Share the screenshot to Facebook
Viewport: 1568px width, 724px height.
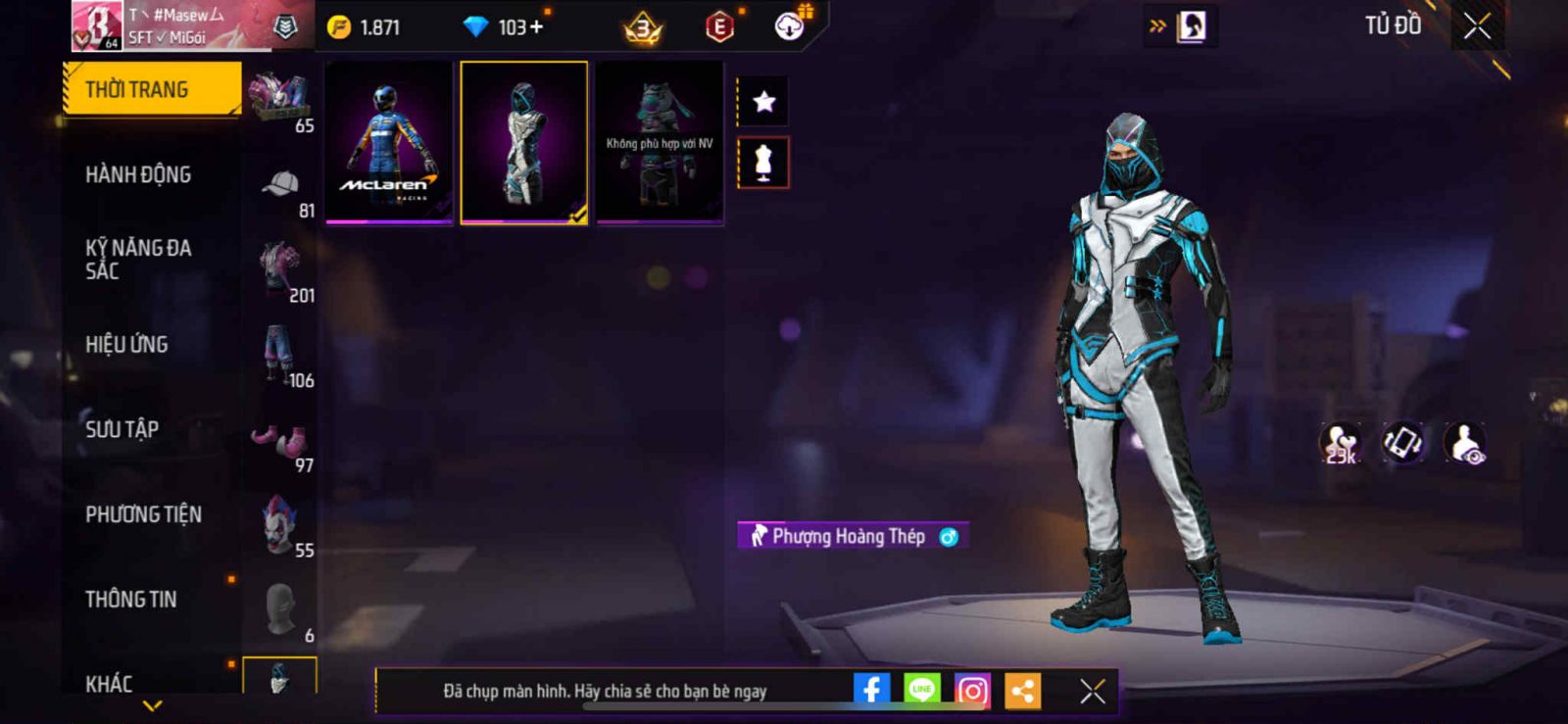(x=871, y=691)
